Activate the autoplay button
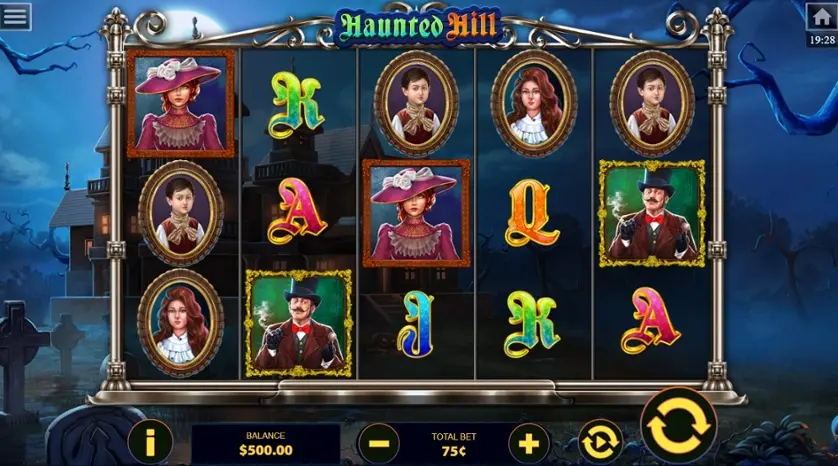Screen dimensions: 838x466 tap(599, 441)
